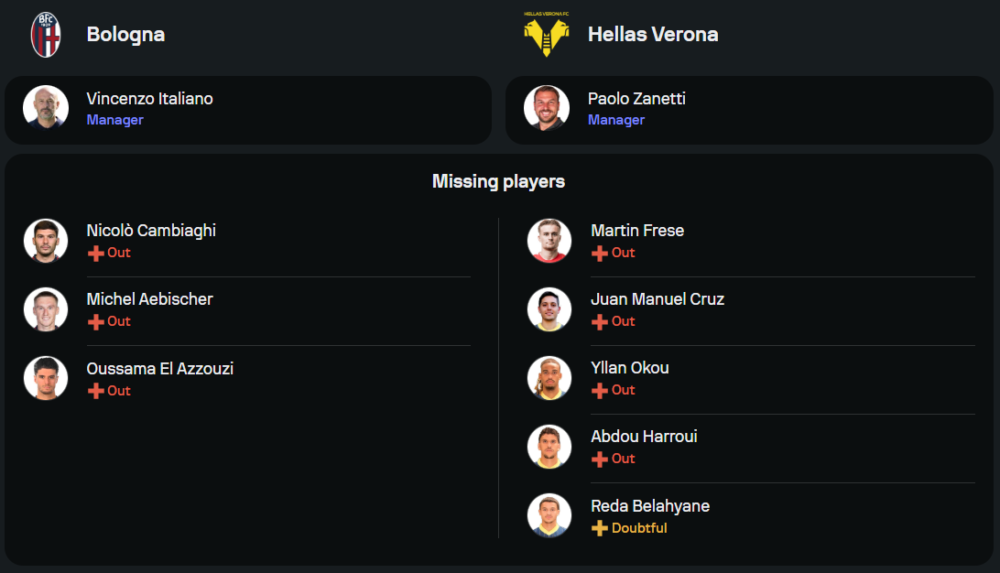Open the Bologna team page
1000x573 pixels.
(x=125, y=35)
